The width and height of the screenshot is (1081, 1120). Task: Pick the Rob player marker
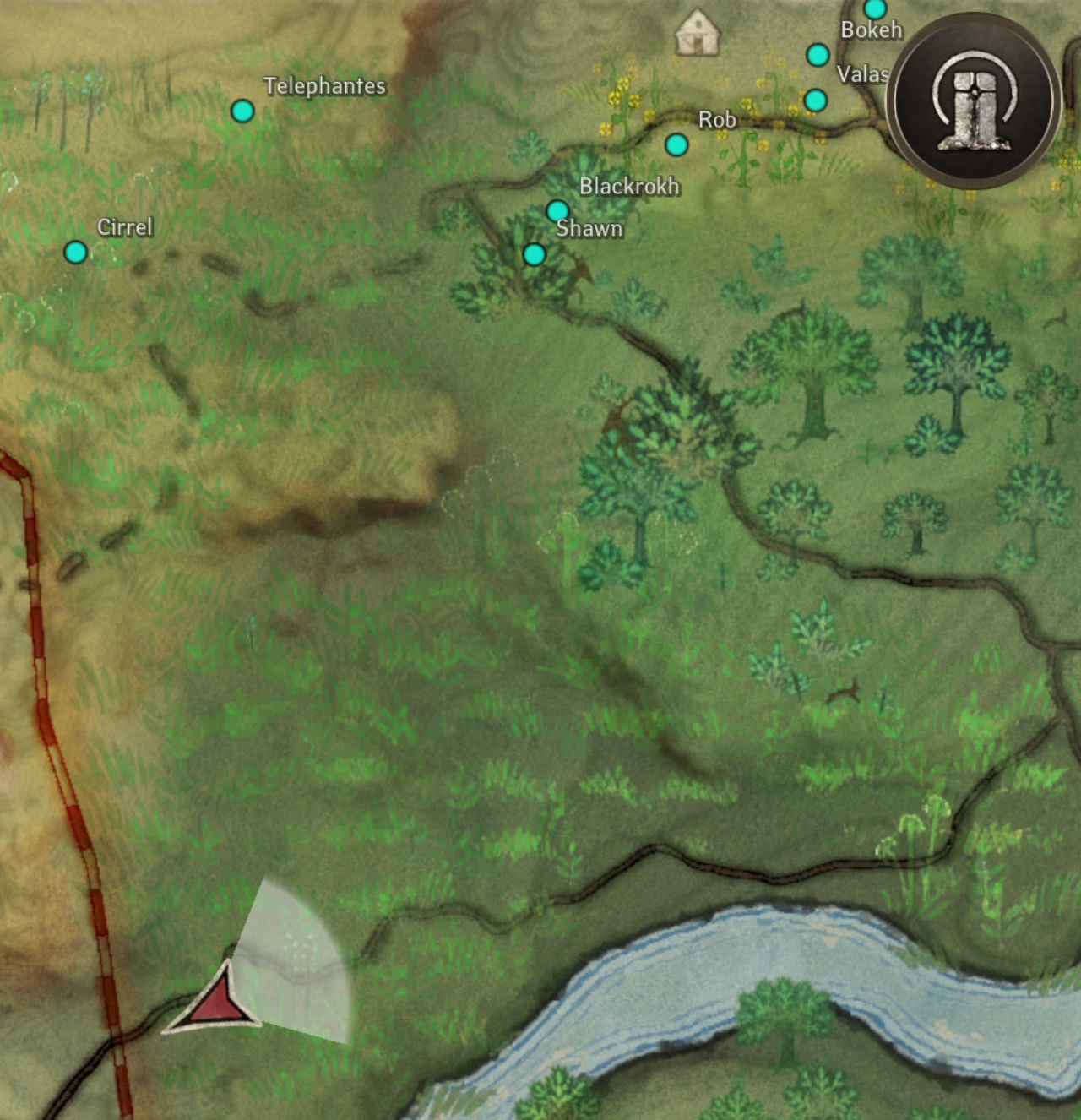pos(676,144)
